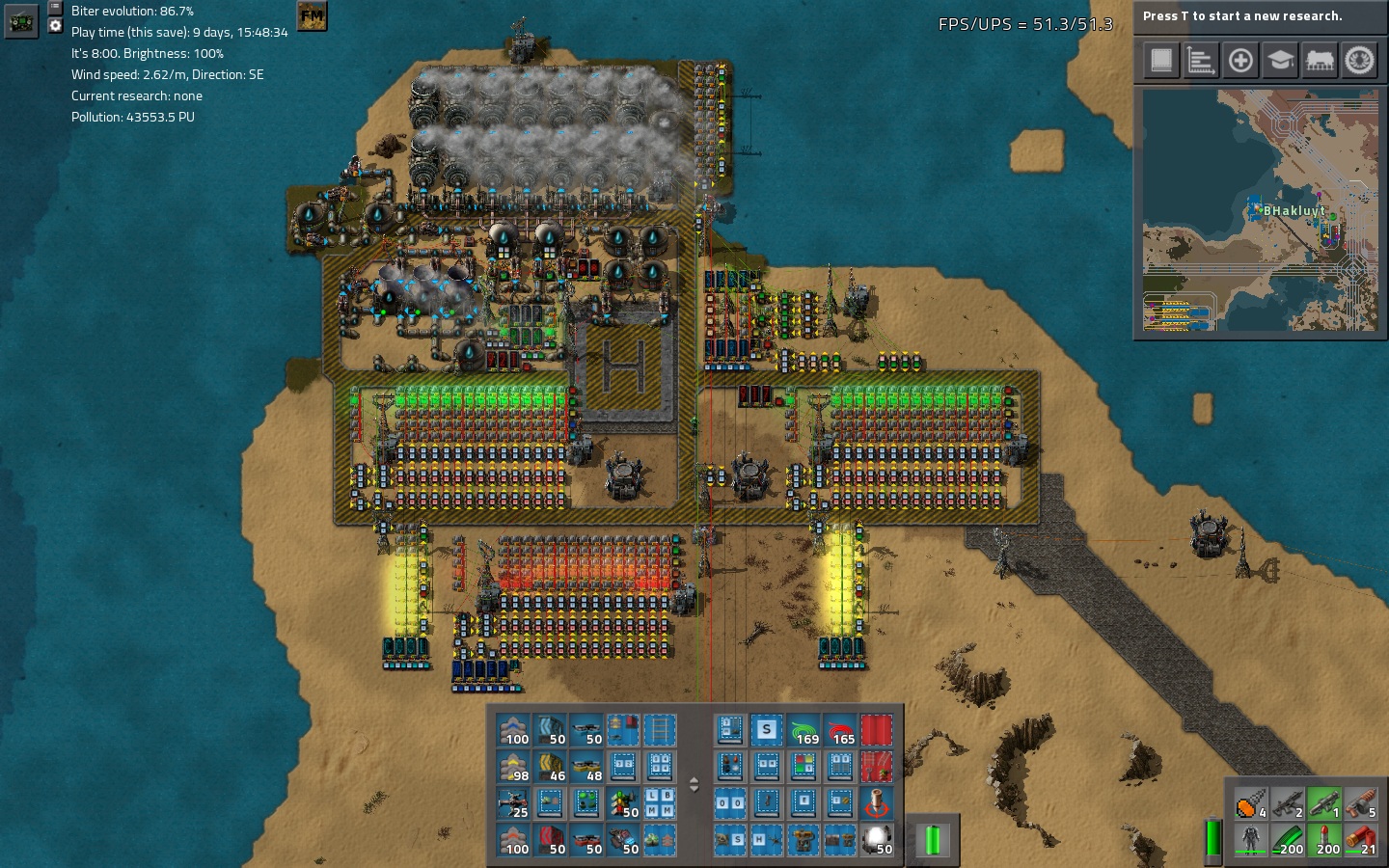This screenshot has width=1389, height=868.
Task: Select the red wire slot with 165
Action: tap(840, 731)
